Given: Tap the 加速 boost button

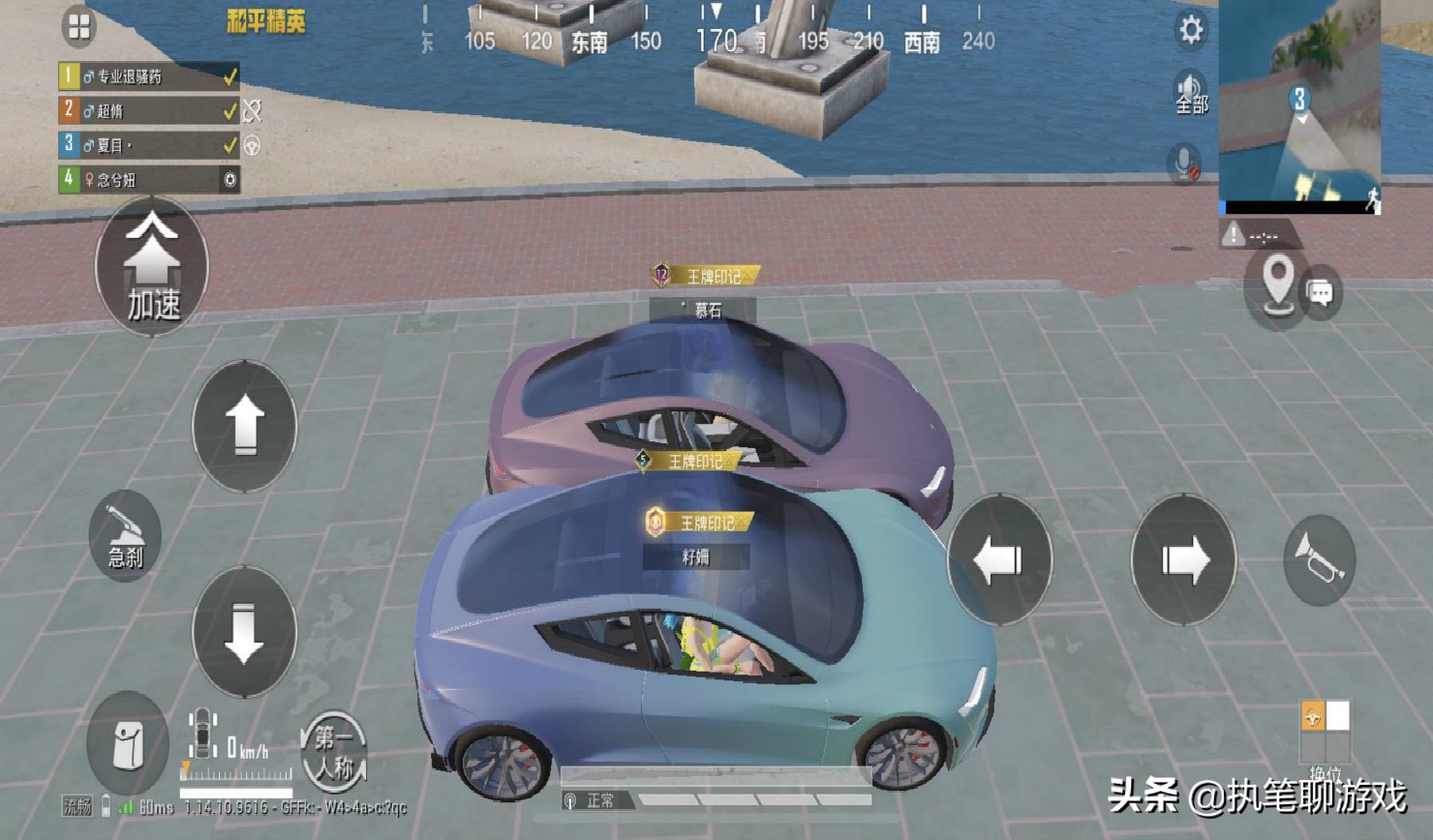Looking at the screenshot, I should point(152,268).
